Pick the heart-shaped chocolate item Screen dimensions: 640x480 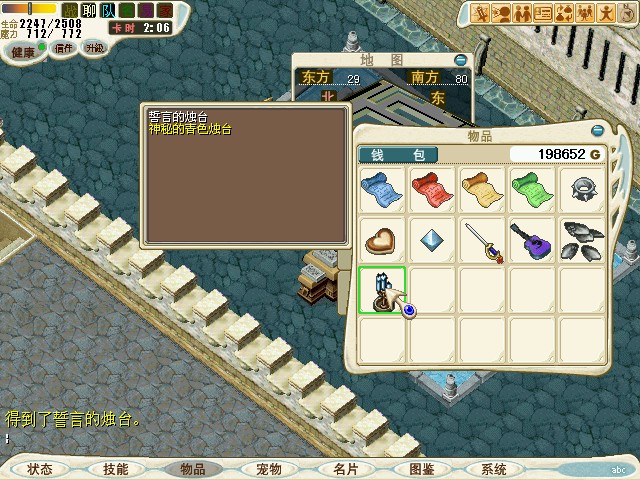click(x=382, y=239)
